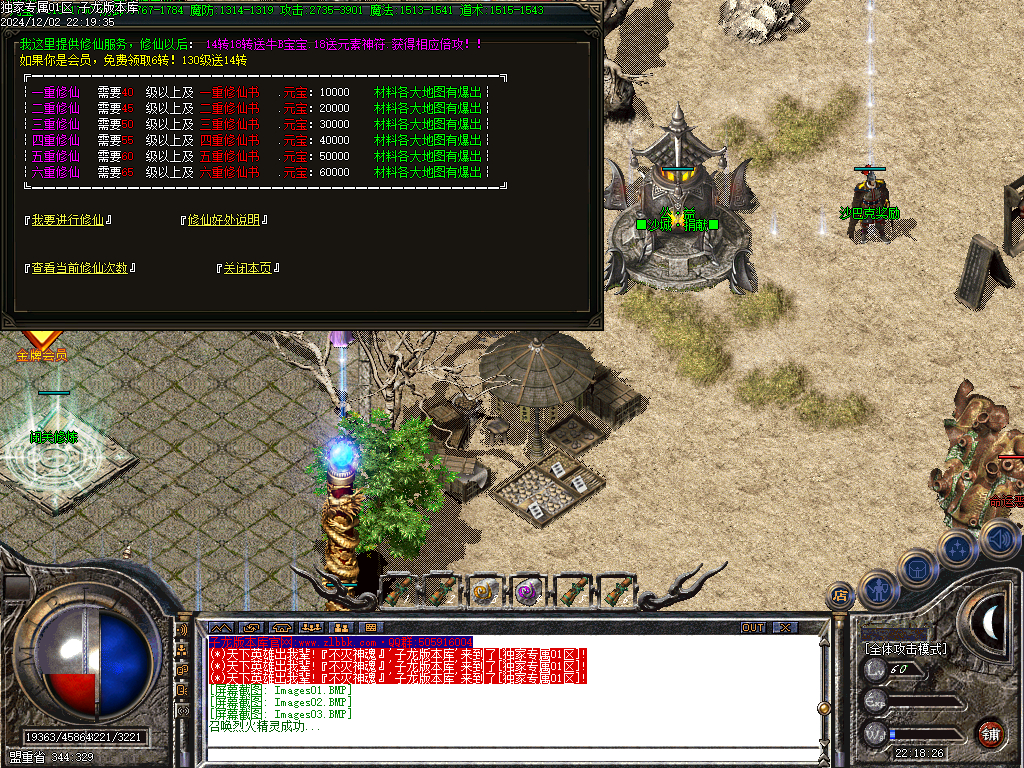The width and height of the screenshot is (1024, 768).
Task: Close the chat panel with the X button
Action: point(785,627)
